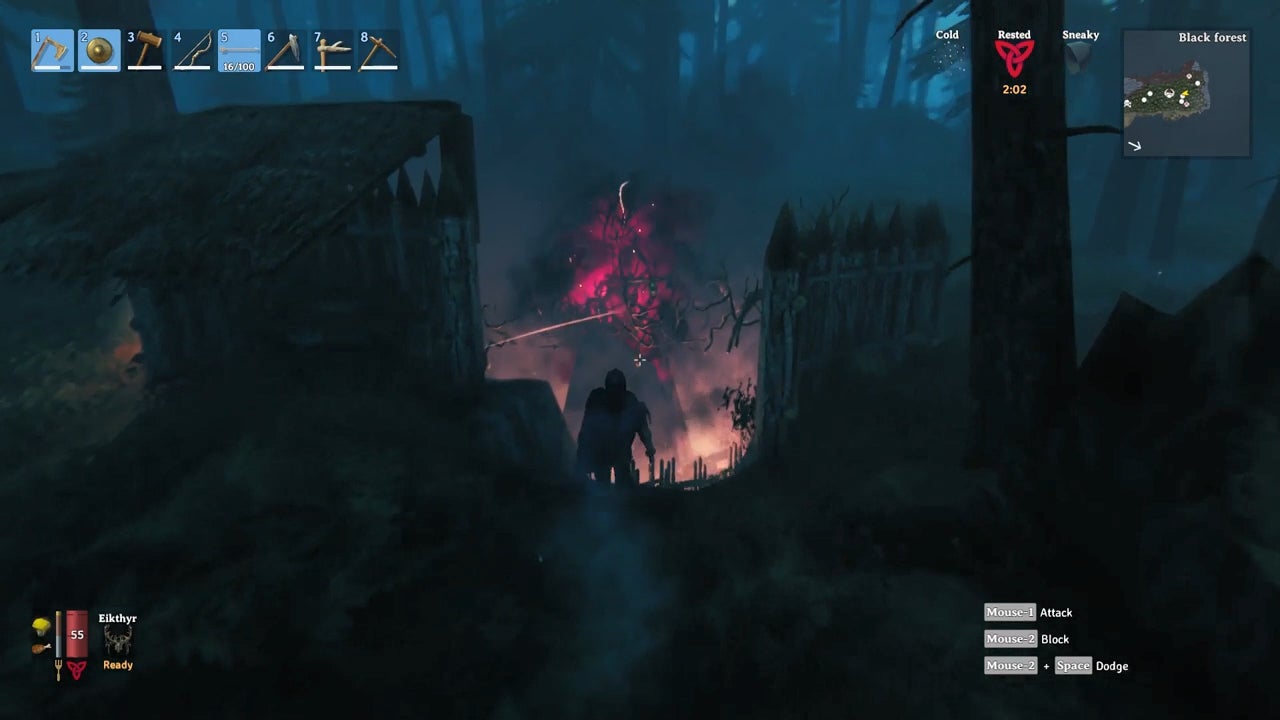The width and height of the screenshot is (1280, 720).
Task: Click the cooked meat food slot icon
Action: (41, 648)
